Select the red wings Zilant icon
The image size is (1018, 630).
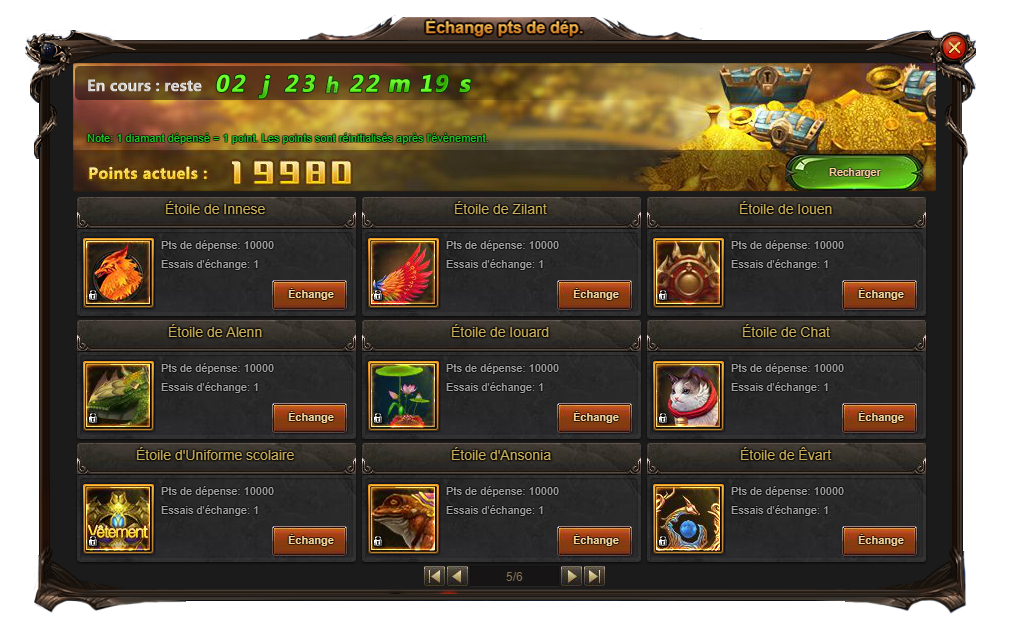point(403,272)
